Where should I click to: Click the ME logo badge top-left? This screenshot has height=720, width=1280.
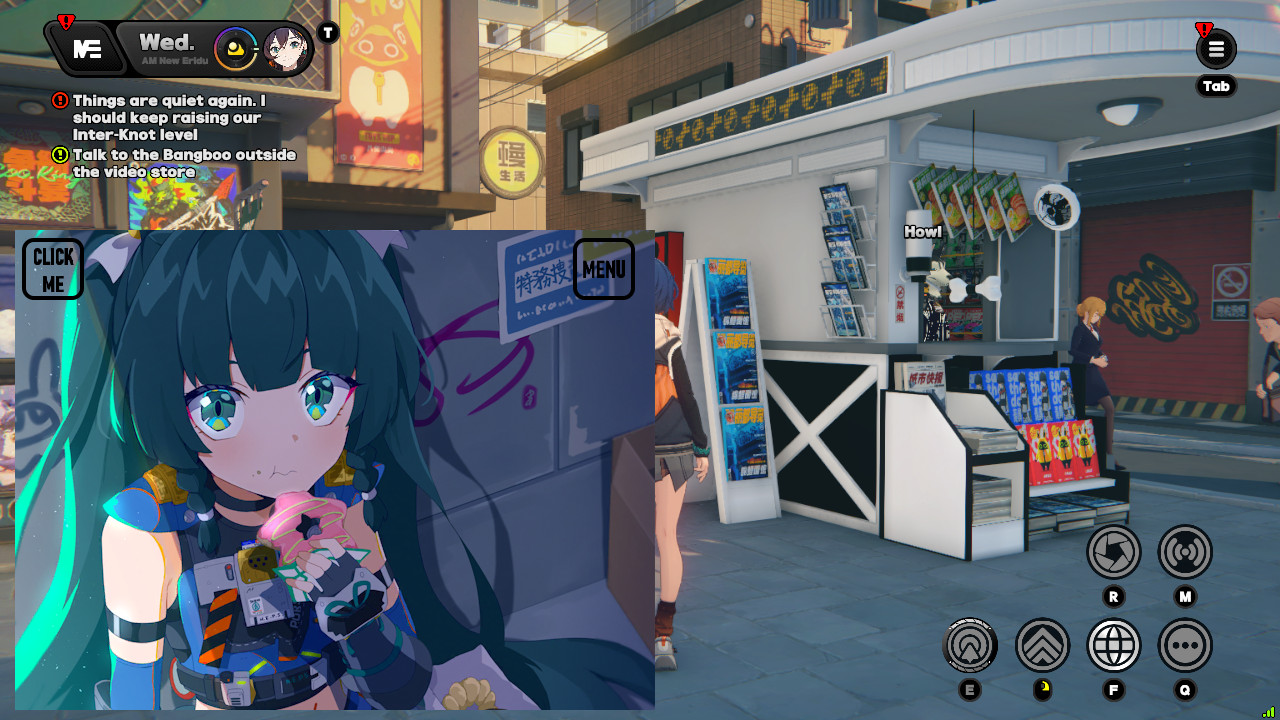(86, 46)
